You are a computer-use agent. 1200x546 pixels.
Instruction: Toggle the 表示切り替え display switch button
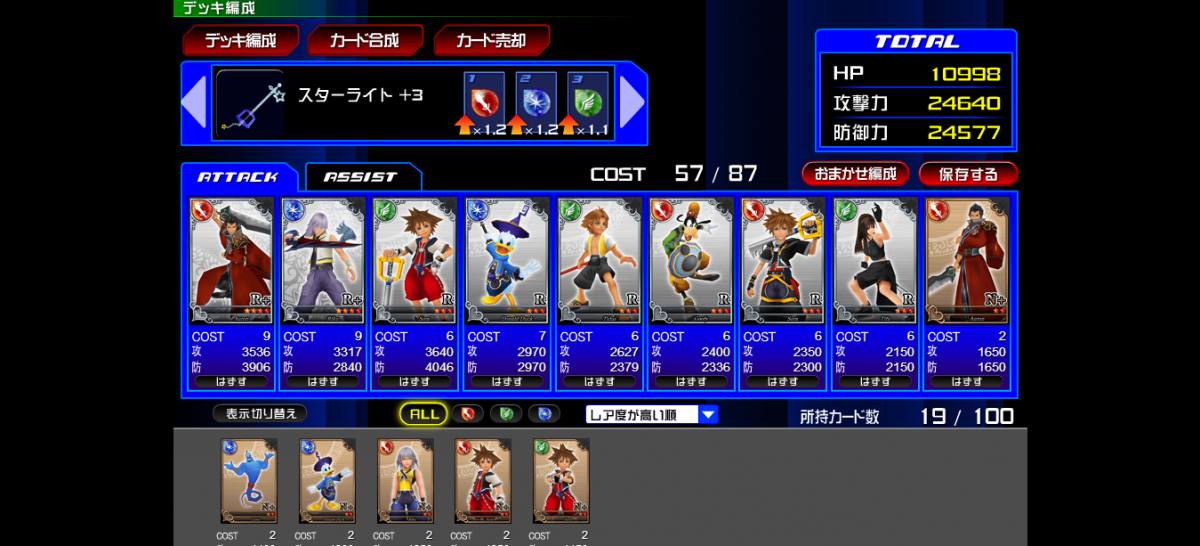[x=259, y=413]
